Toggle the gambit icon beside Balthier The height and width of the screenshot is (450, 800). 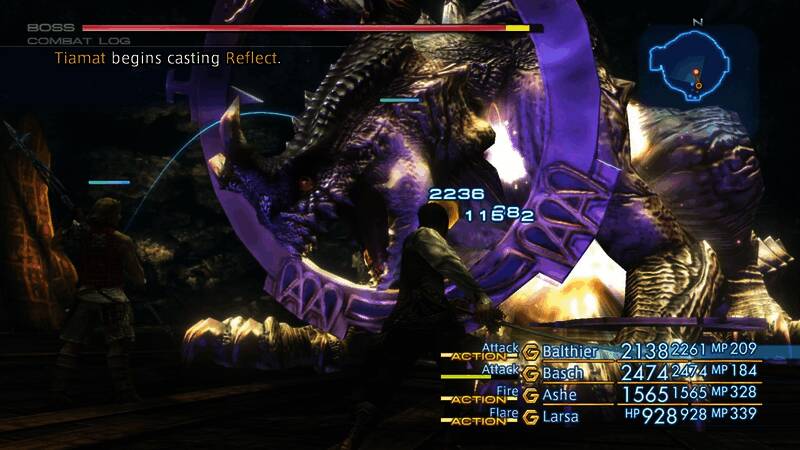[x=531, y=352]
